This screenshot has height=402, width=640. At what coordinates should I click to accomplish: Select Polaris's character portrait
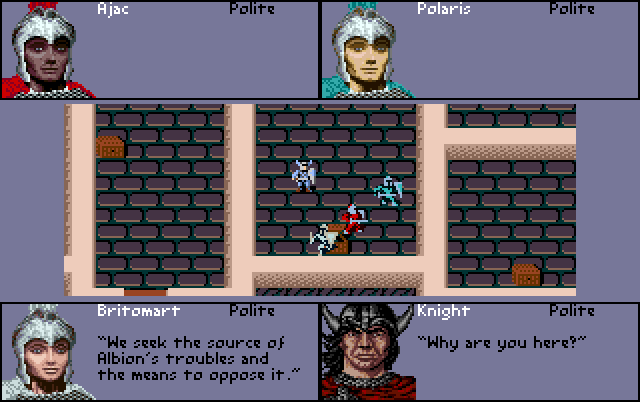[366, 50]
